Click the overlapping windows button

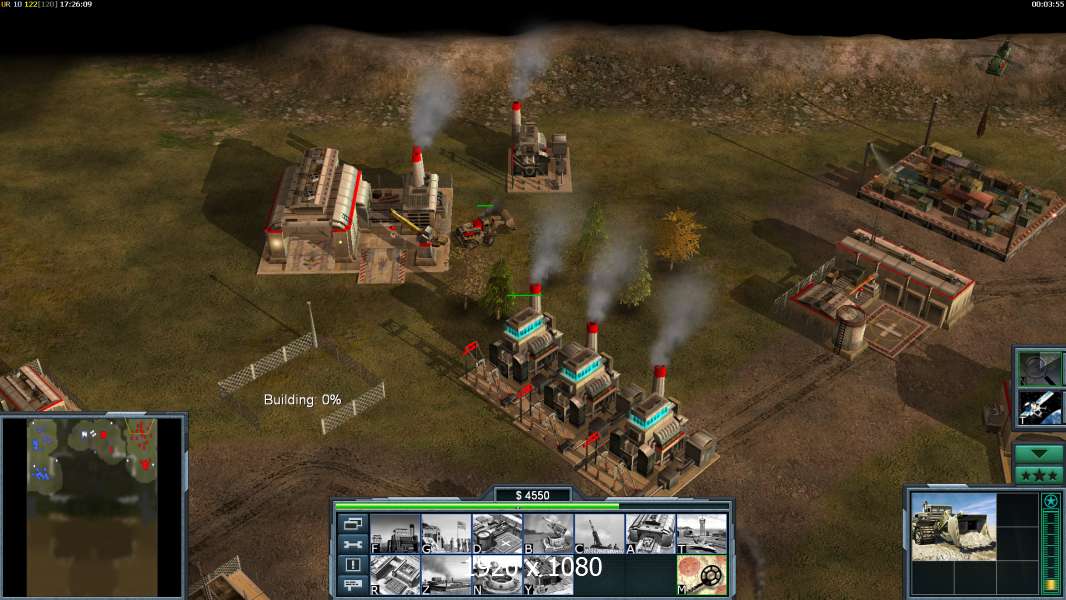click(x=353, y=523)
